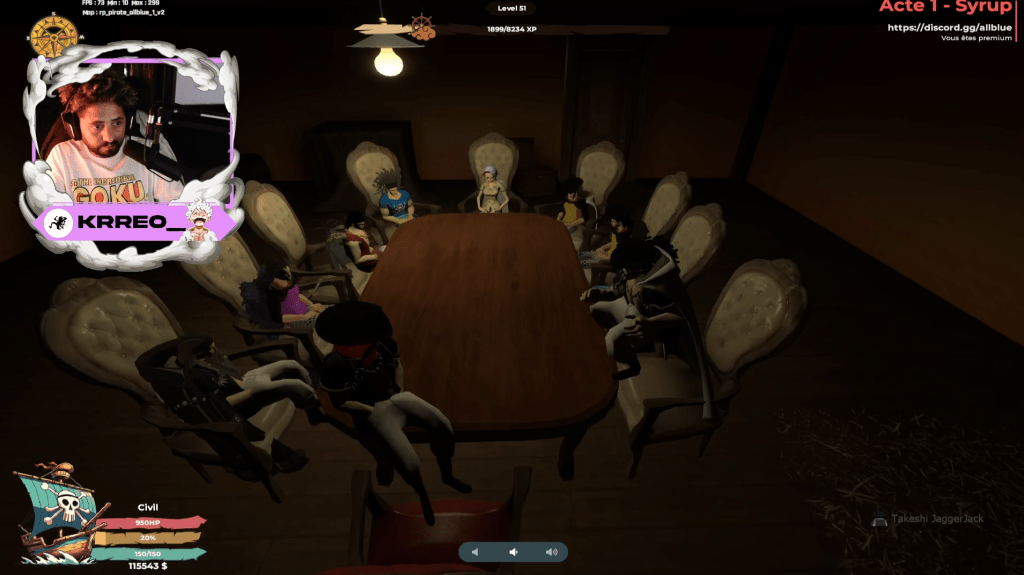Select the medium volume speaker icon
1024x575 pixels.
tap(513, 552)
